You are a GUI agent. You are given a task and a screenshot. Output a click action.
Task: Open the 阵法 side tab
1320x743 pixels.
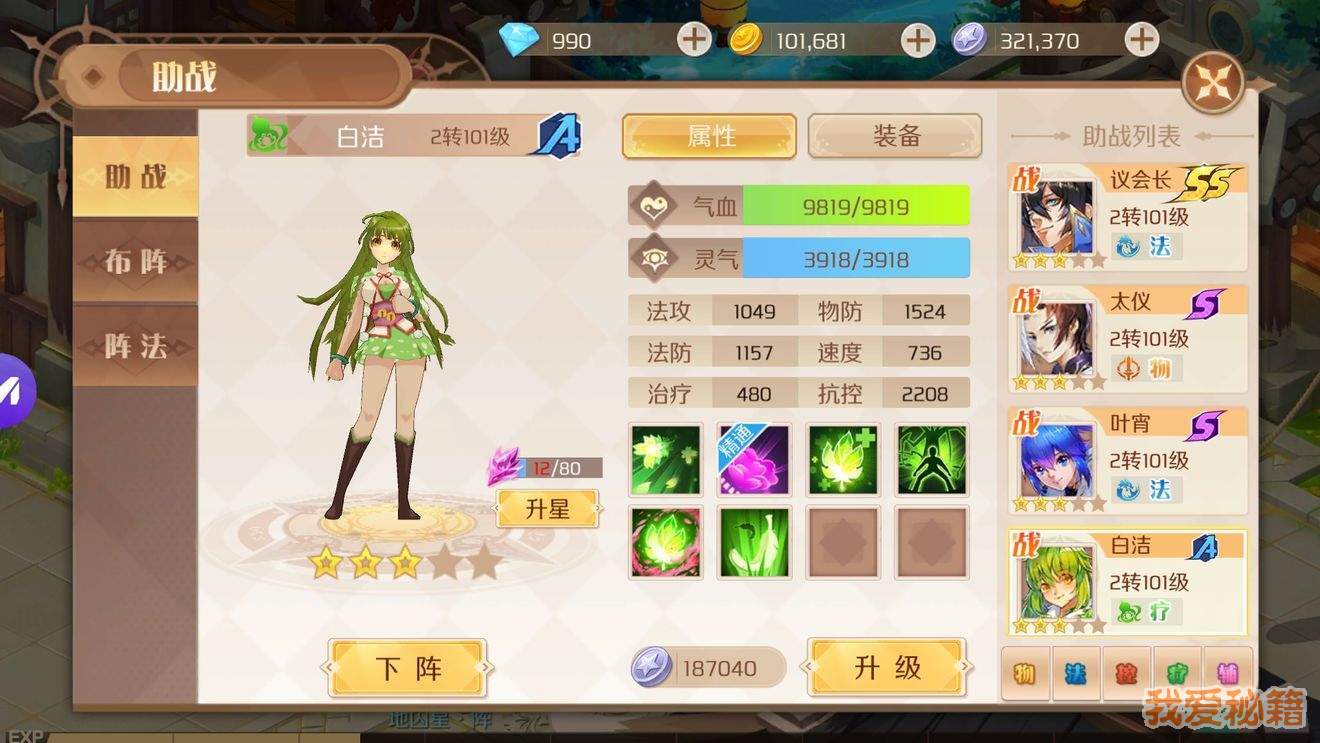tap(136, 346)
